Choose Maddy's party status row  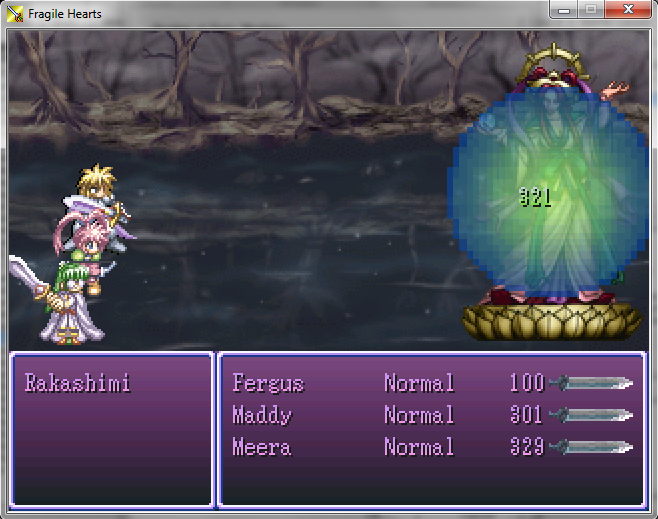[262, 415]
